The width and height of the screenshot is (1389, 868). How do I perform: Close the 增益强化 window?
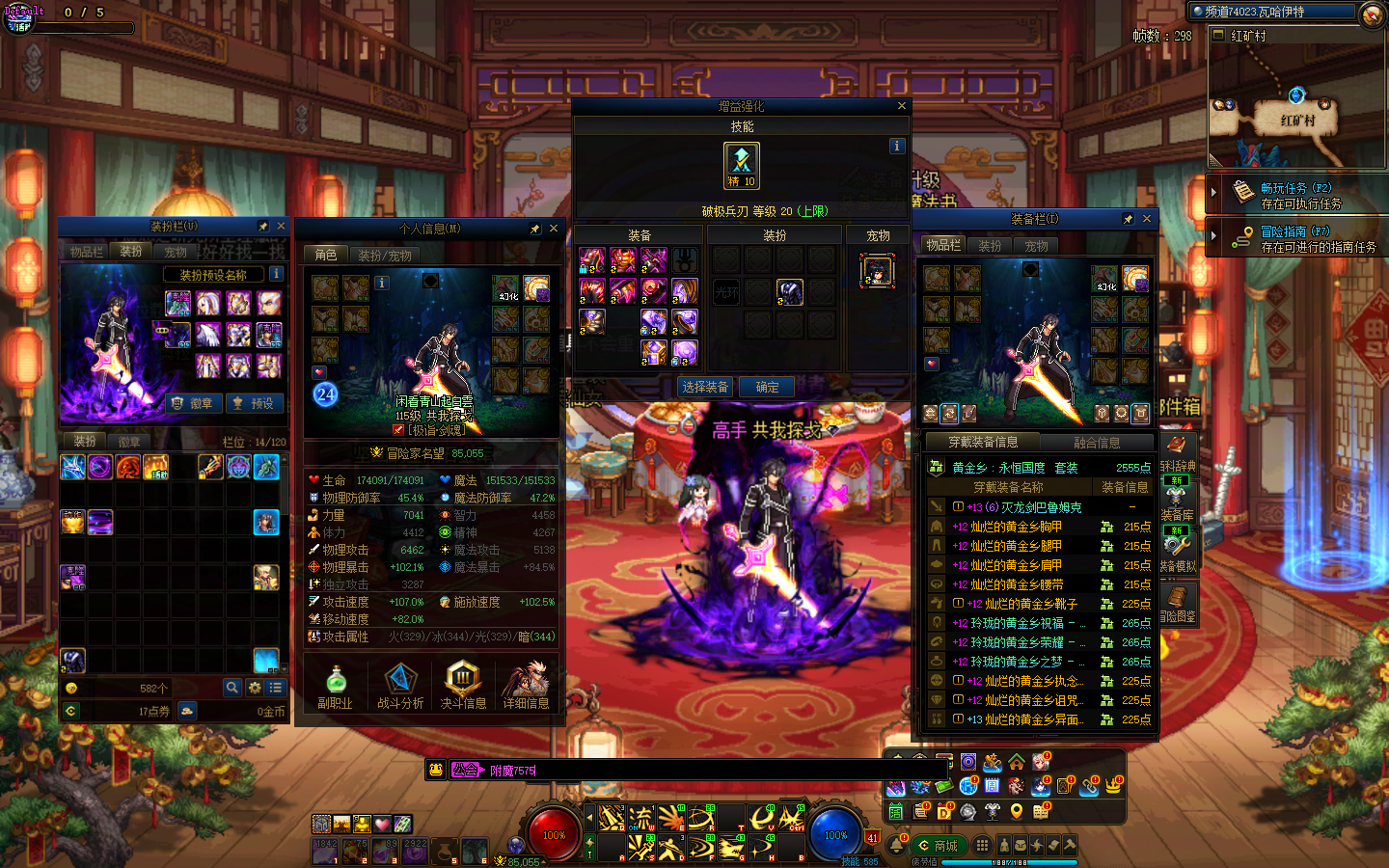tap(902, 106)
